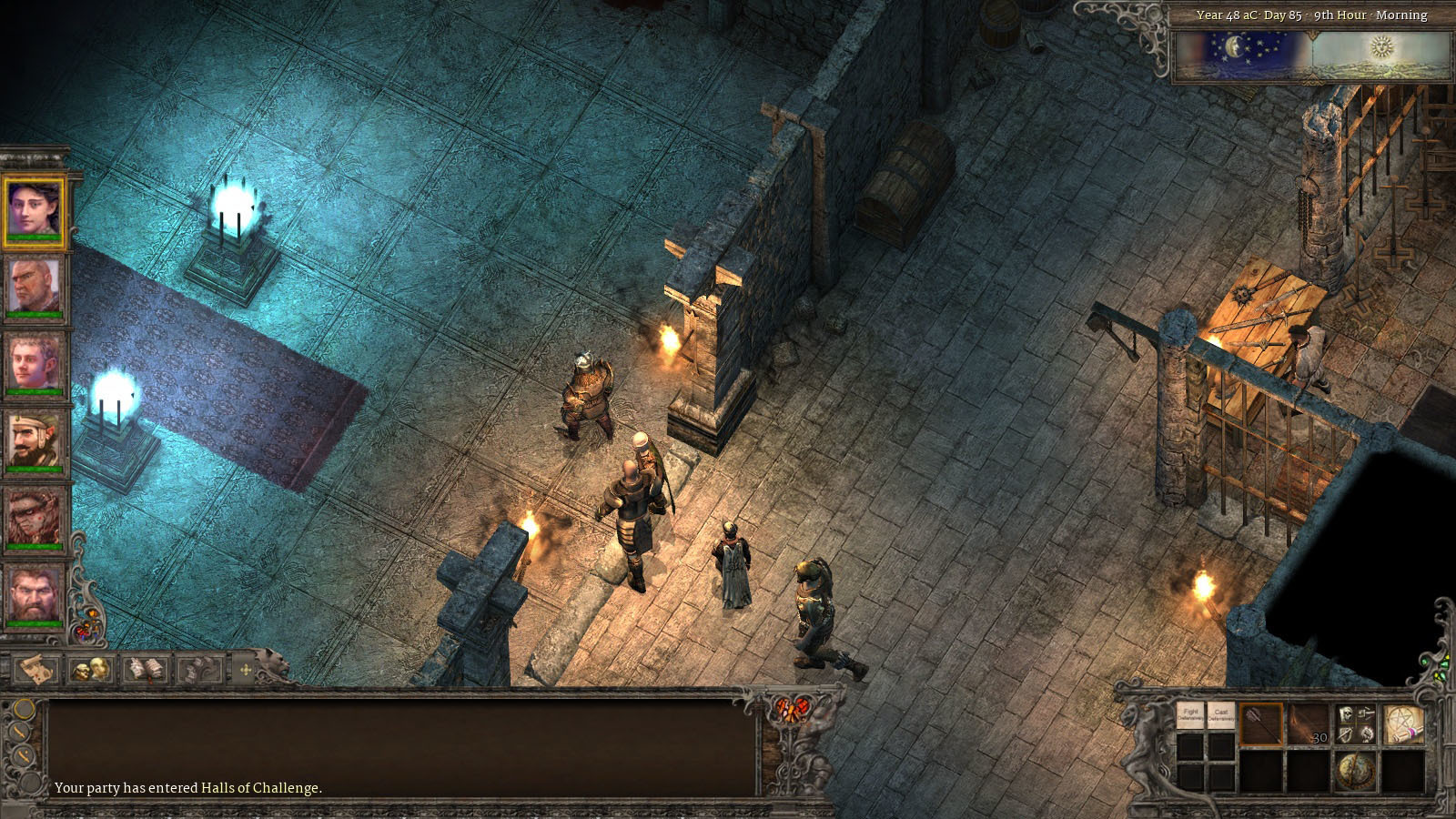
Task: Select the ammunition slot showing 30
Action: click(1308, 724)
